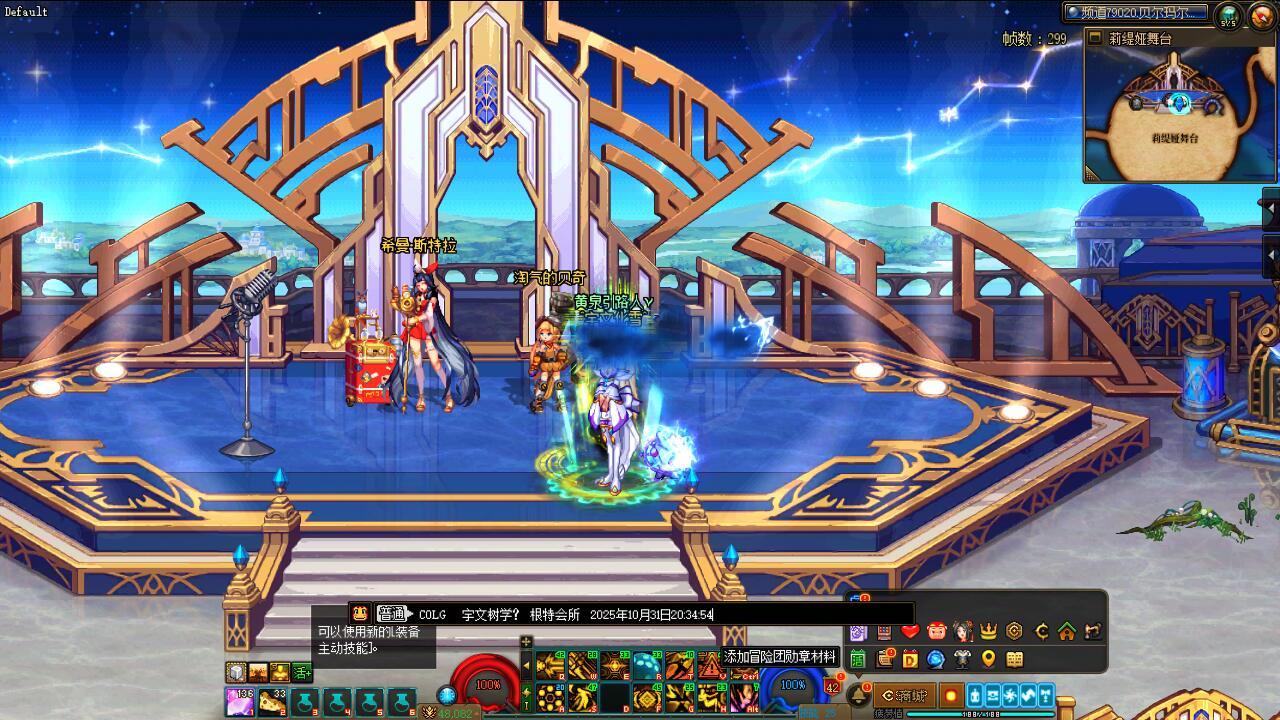
Task: Click the 活+ green buff icon
Action: pyautogui.click(x=303, y=672)
